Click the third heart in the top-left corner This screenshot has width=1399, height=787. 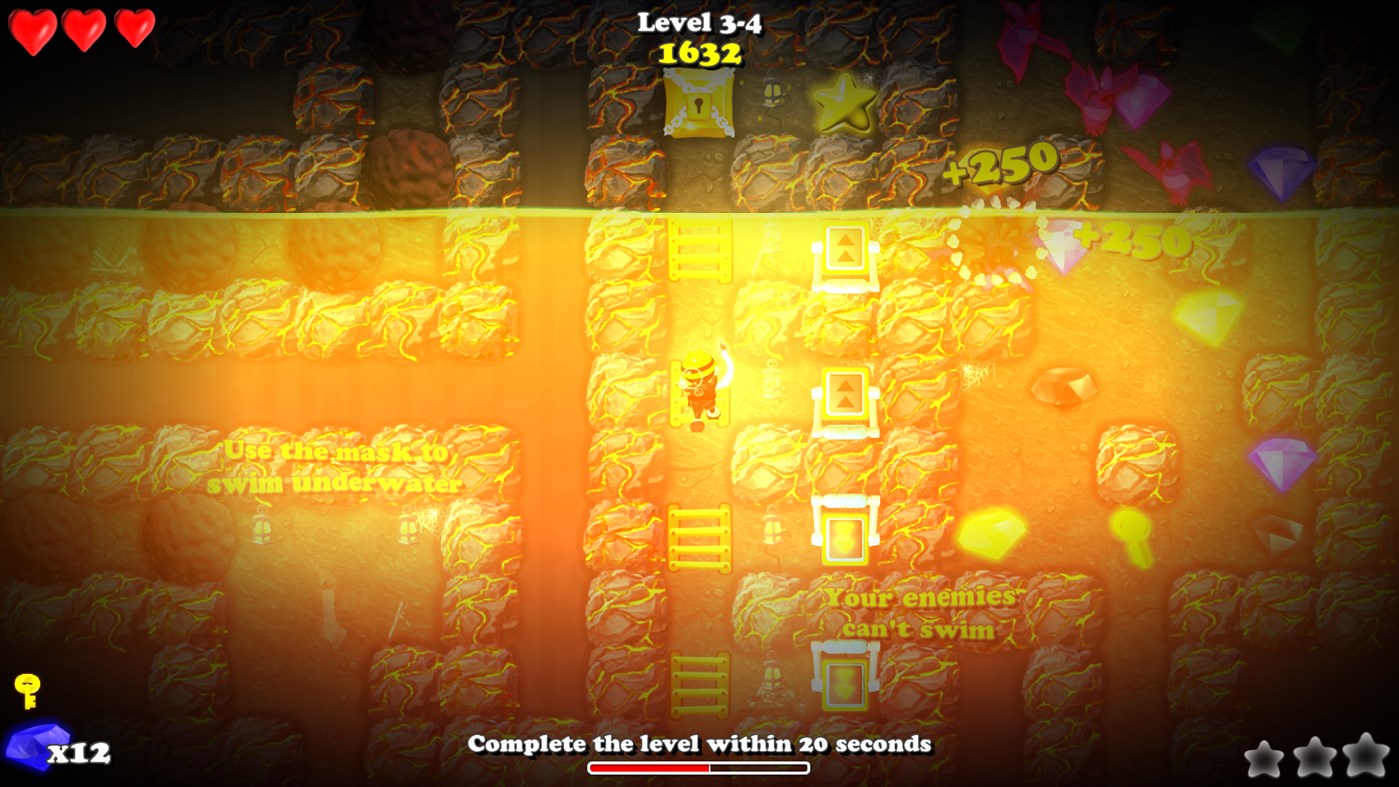135,30
